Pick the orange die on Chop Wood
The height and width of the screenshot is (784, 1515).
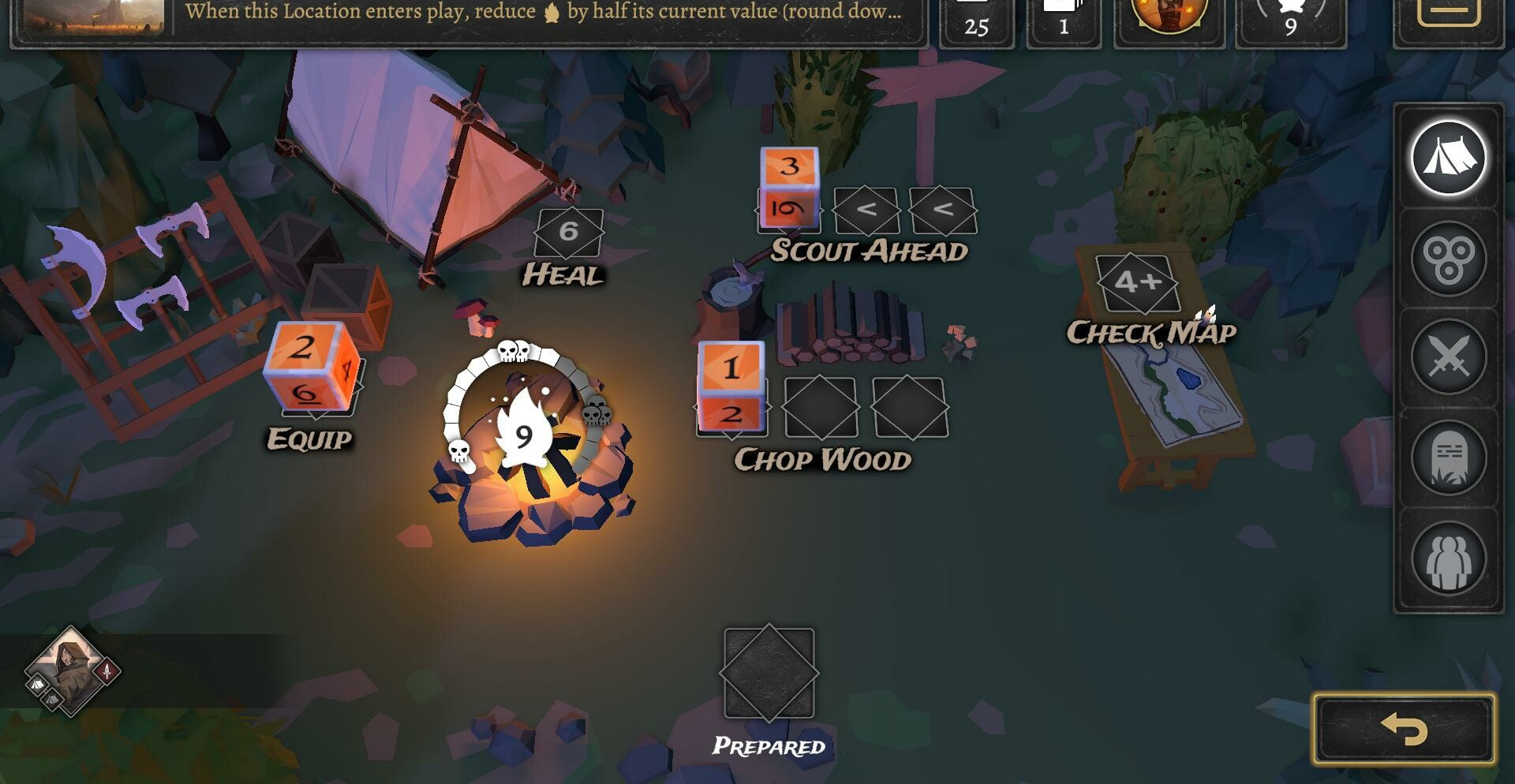pyautogui.click(x=731, y=388)
